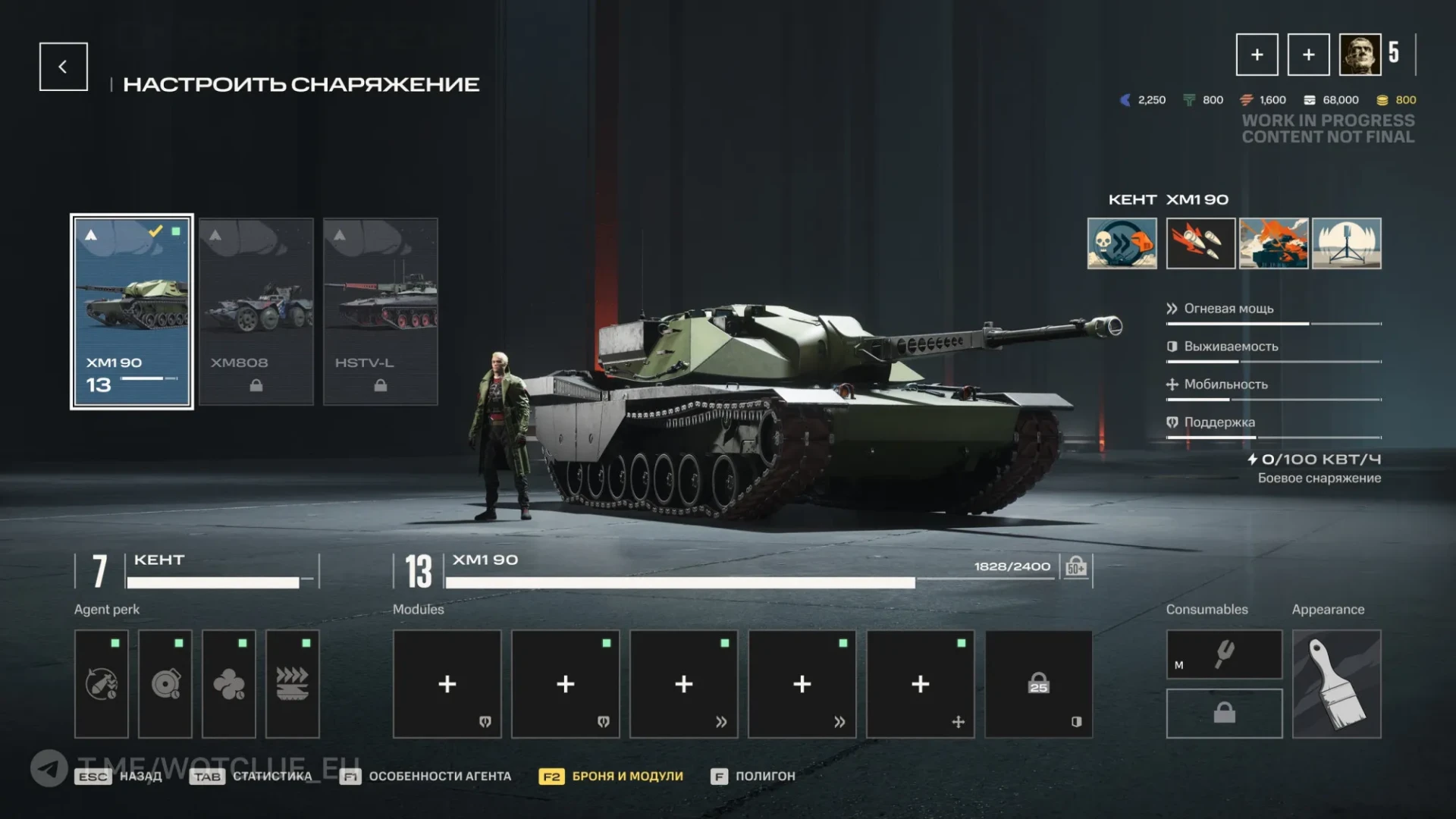Image resolution: width=1456 pixels, height=819 pixels.
Task: Select the skull and shell ability icon
Action: point(1122,243)
